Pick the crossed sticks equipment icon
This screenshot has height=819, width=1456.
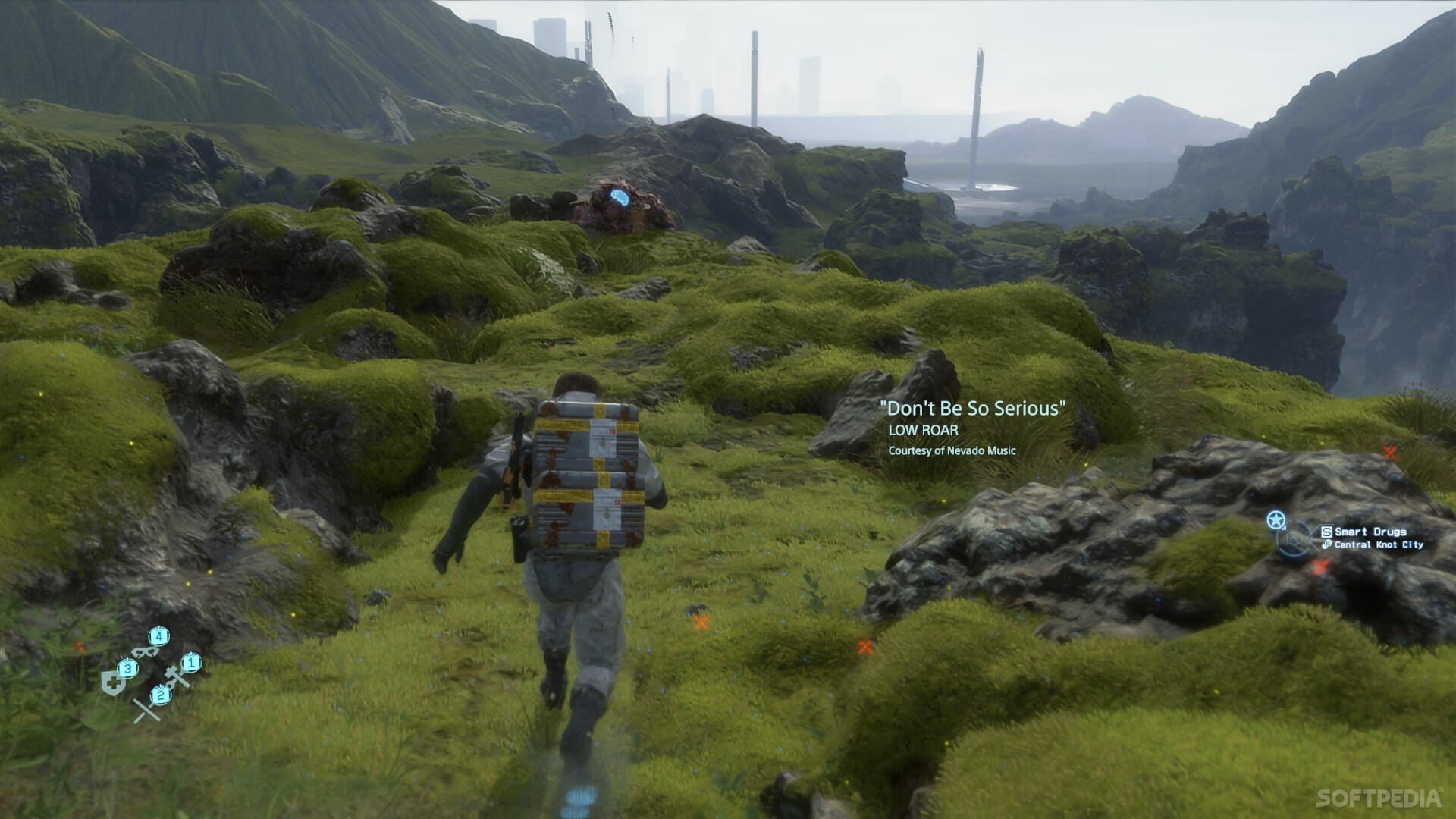tap(146, 711)
